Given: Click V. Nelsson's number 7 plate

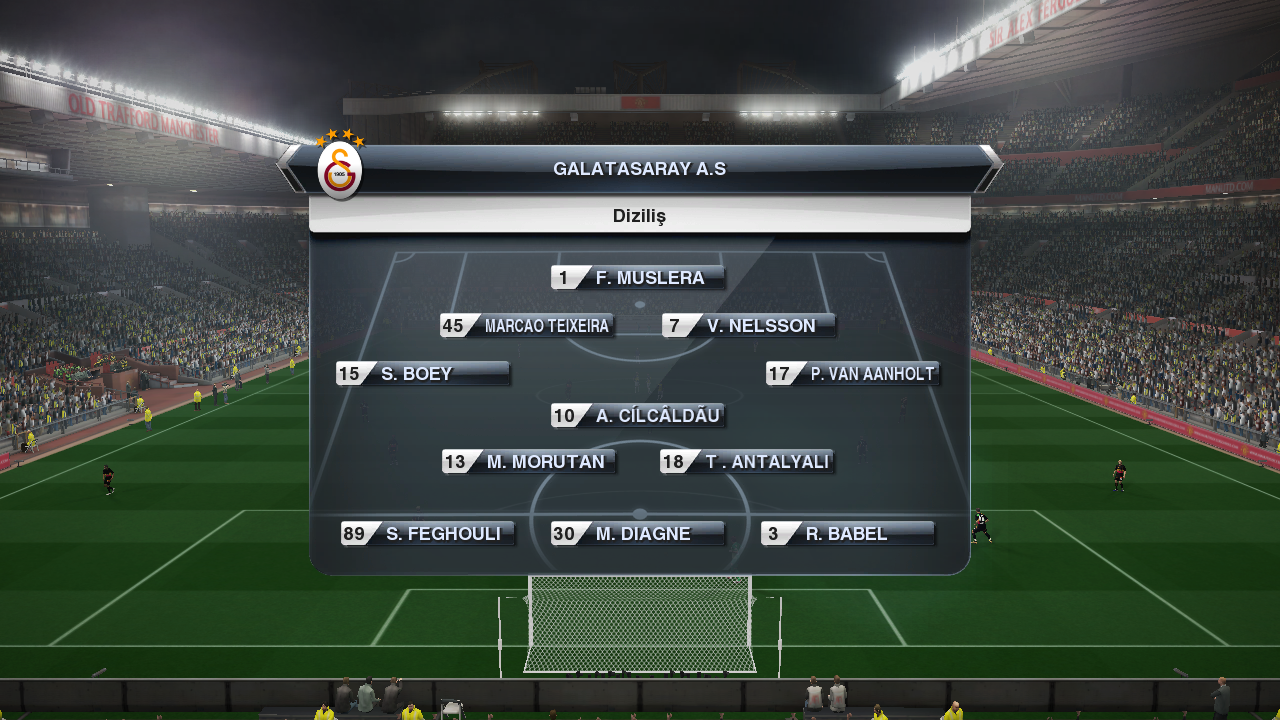Looking at the screenshot, I should coord(749,326).
